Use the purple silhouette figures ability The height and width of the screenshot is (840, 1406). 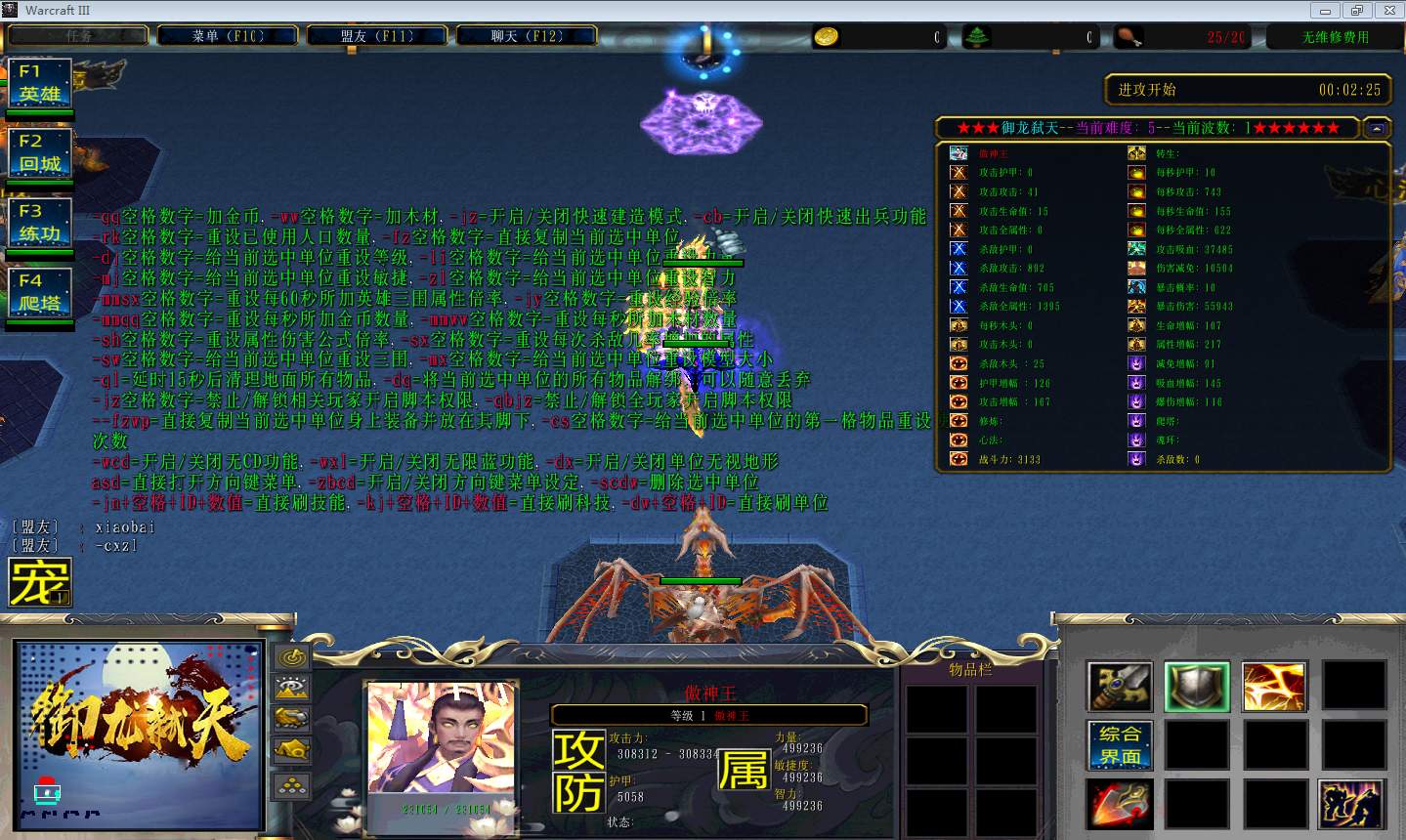[x=1352, y=804]
